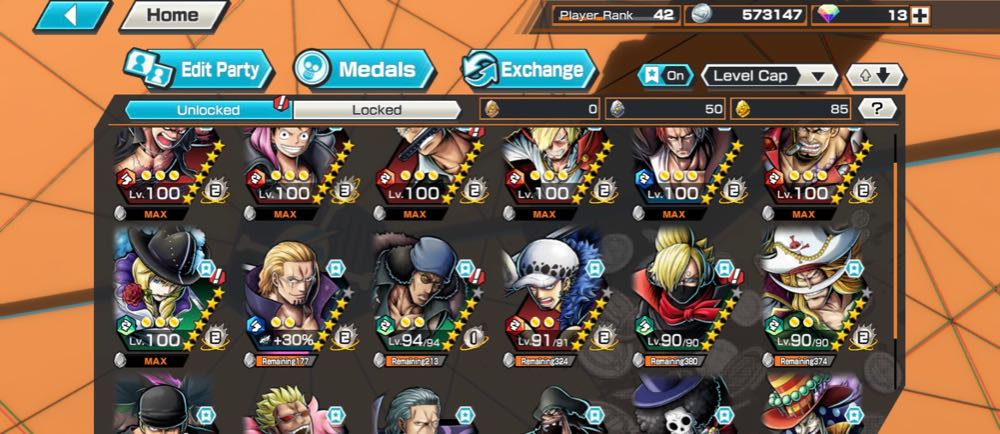
Task: Open the Level Cap sort dropdown
Action: (x=769, y=75)
